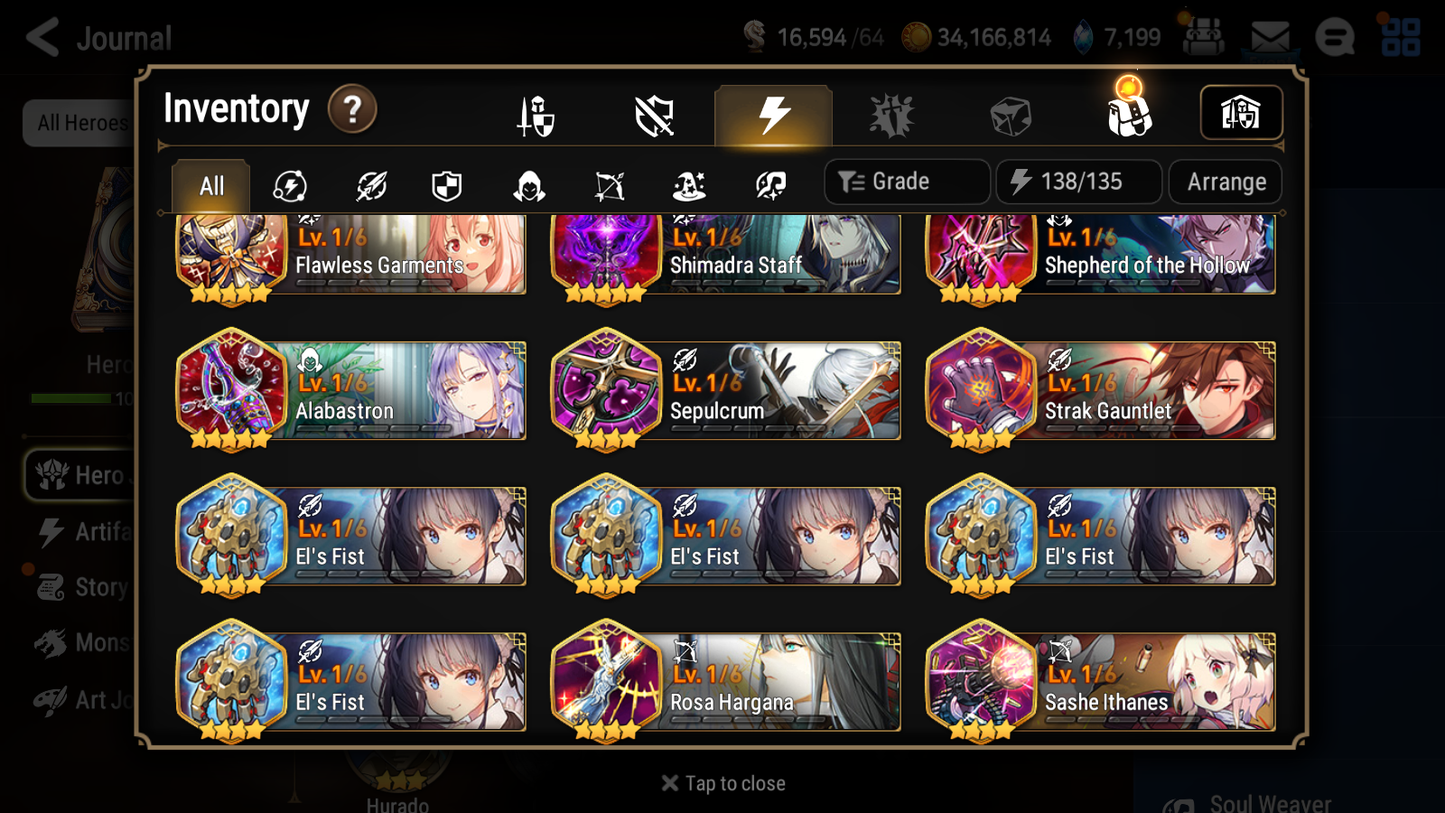Open the inventory help question mark icon
1445x813 pixels.
(352, 110)
